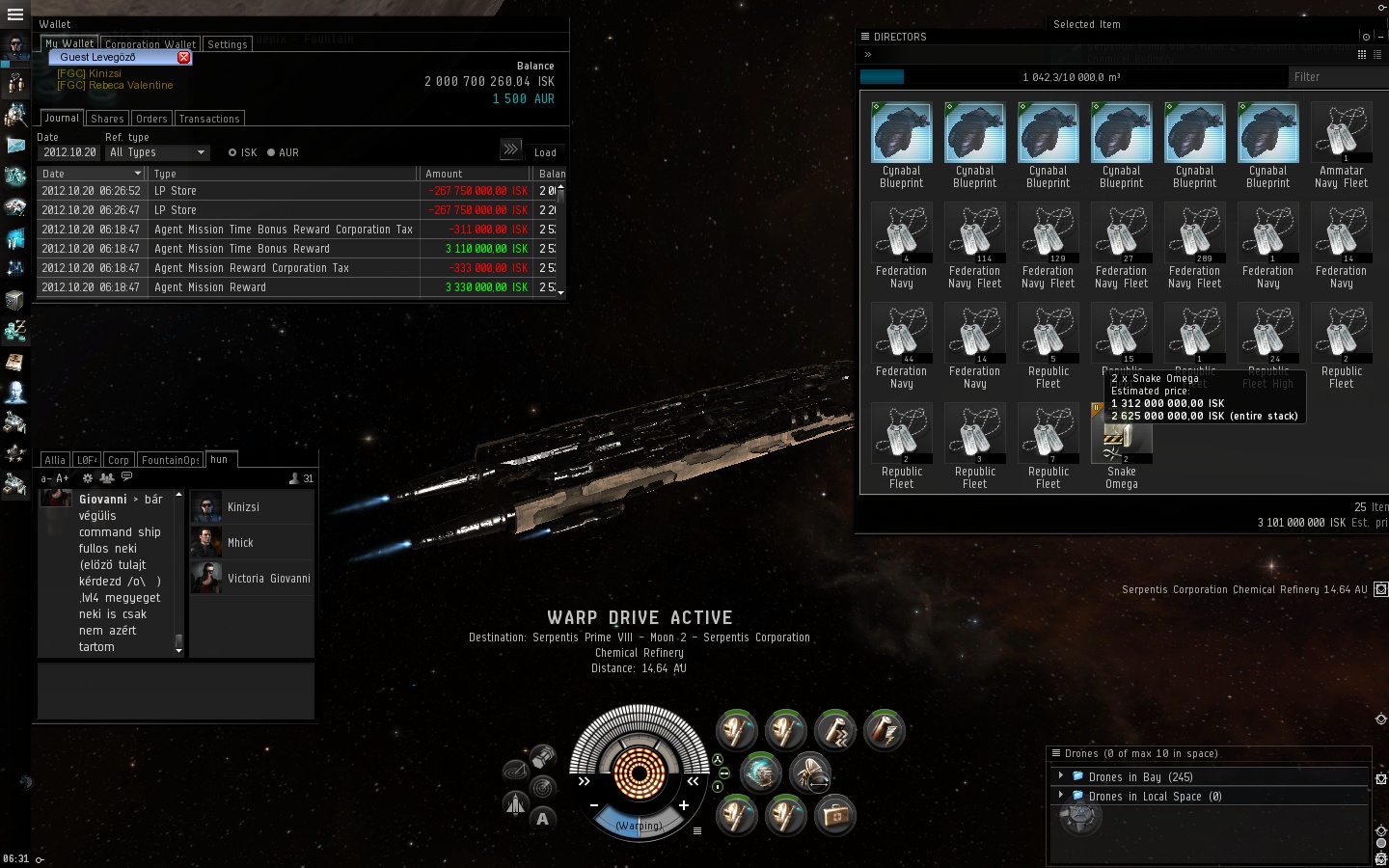Expand the Drones in Local Space group
Image resolution: width=1389 pixels, height=868 pixels.
[1061, 796]
